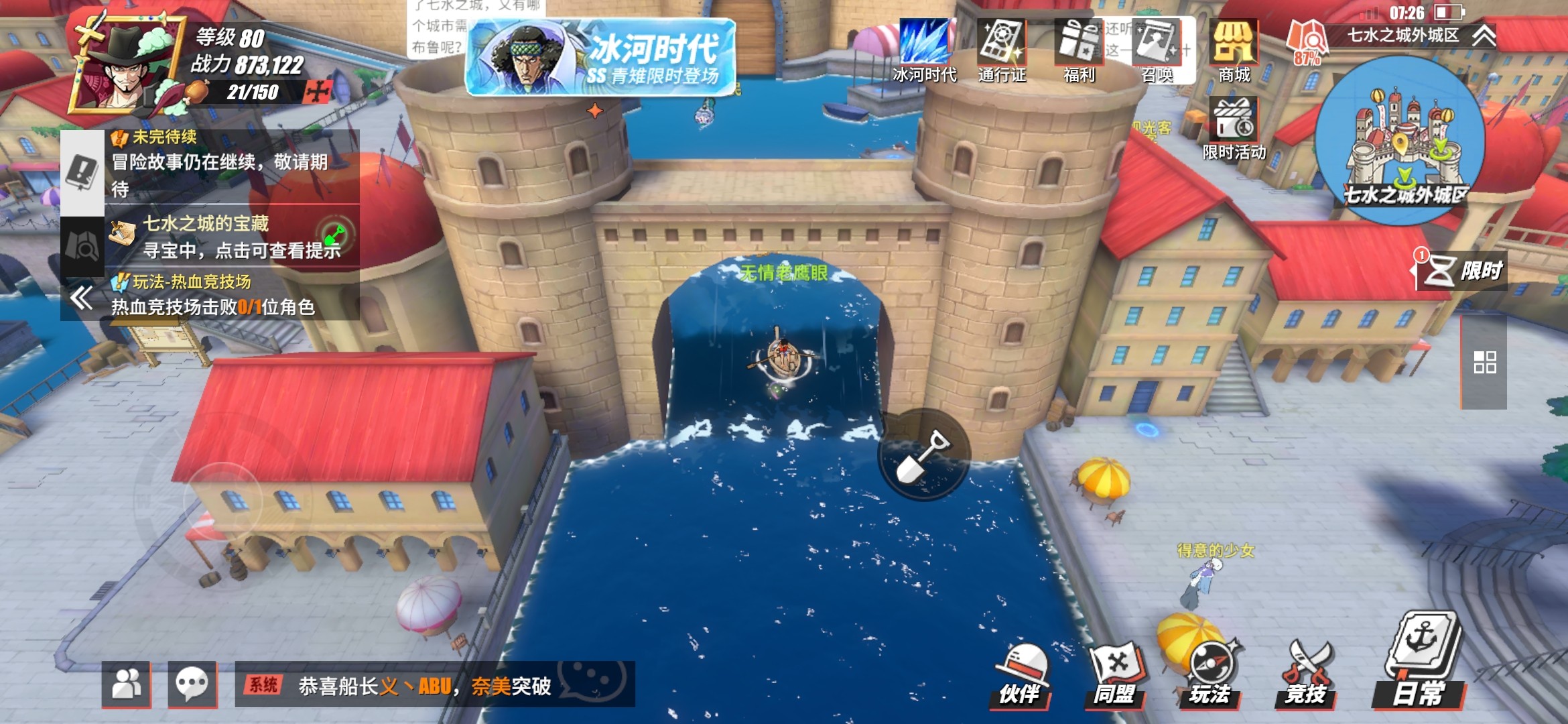The image size is (1568, 724).
Task: Collapse the top-right double chevron arrow
Action: click(1484, 35)
